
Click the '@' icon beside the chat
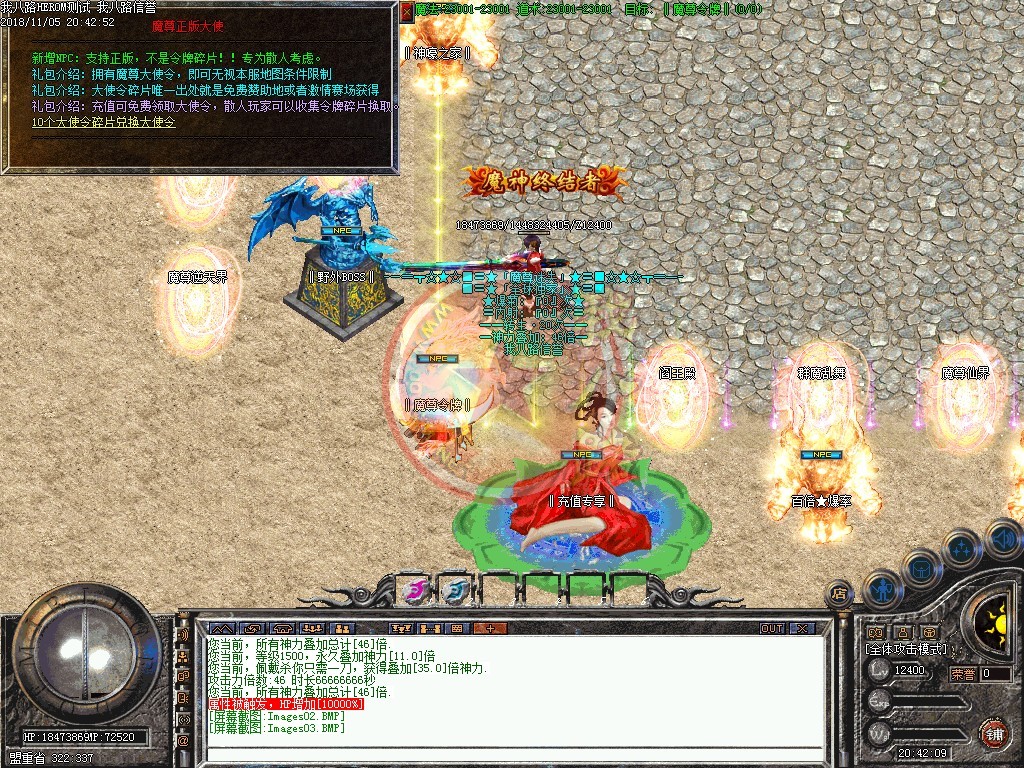coord(183,740)
